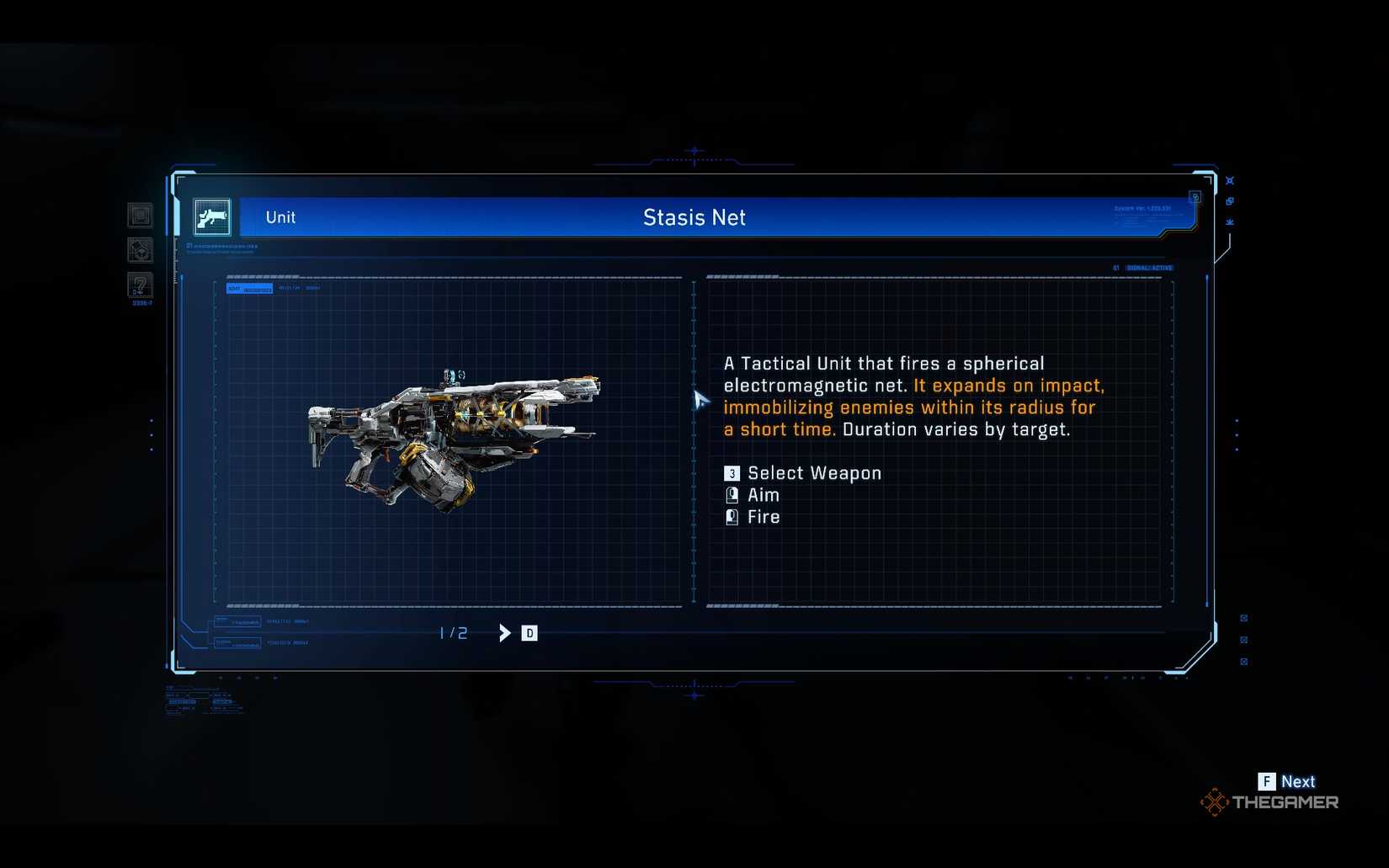
Task: Click the small square icon at panel top-right corner
Action: point(1195,196)
